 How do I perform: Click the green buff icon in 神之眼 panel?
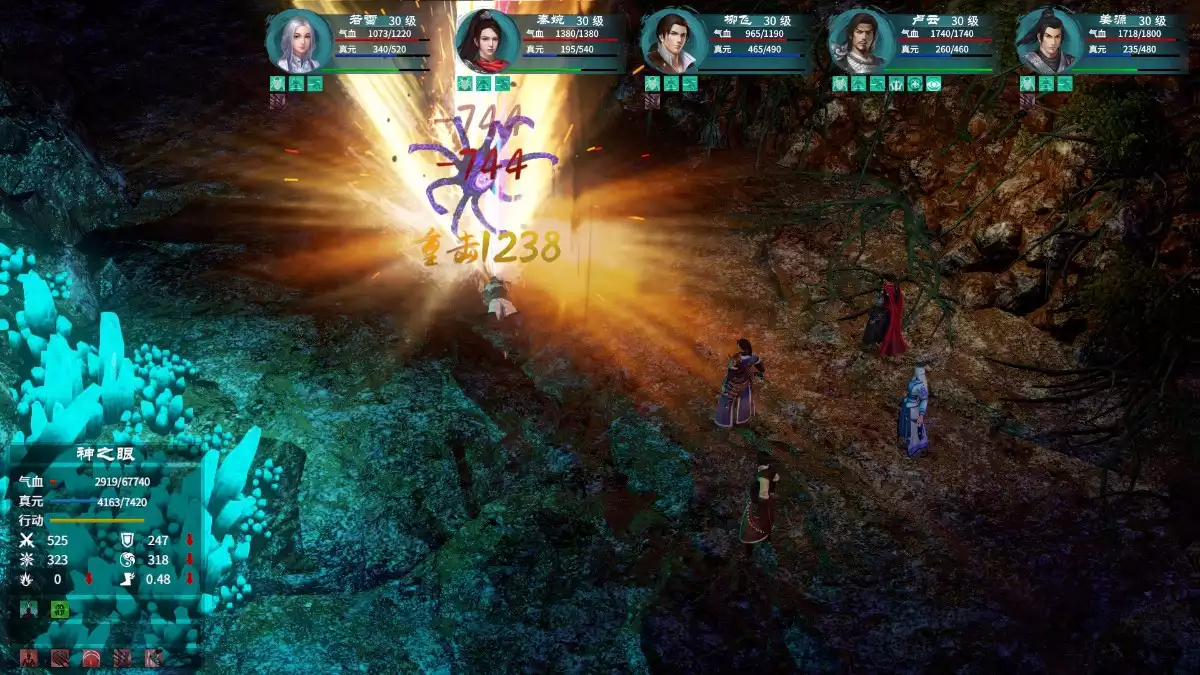60,609
